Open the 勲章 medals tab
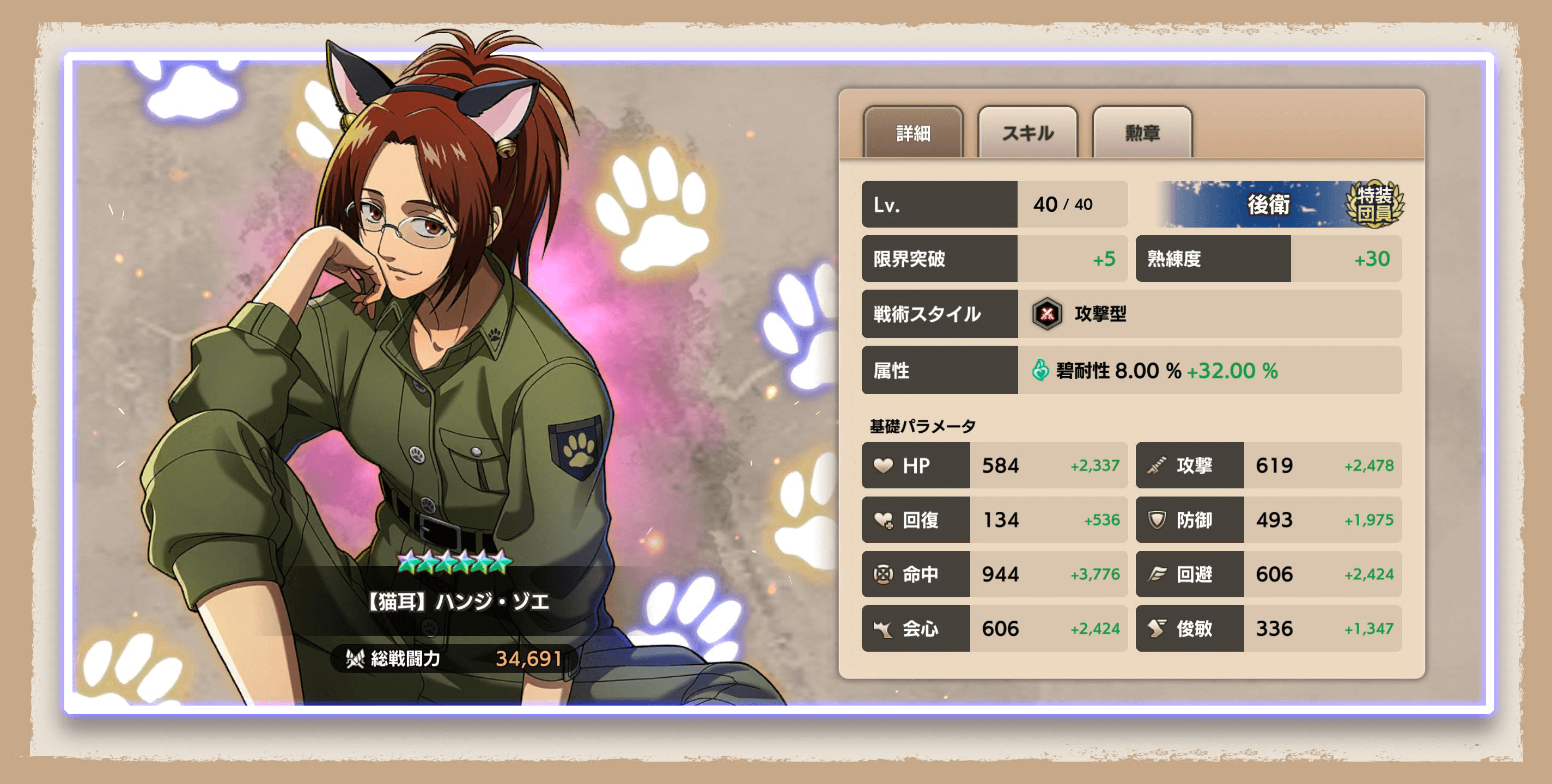 coord(1142,134)
